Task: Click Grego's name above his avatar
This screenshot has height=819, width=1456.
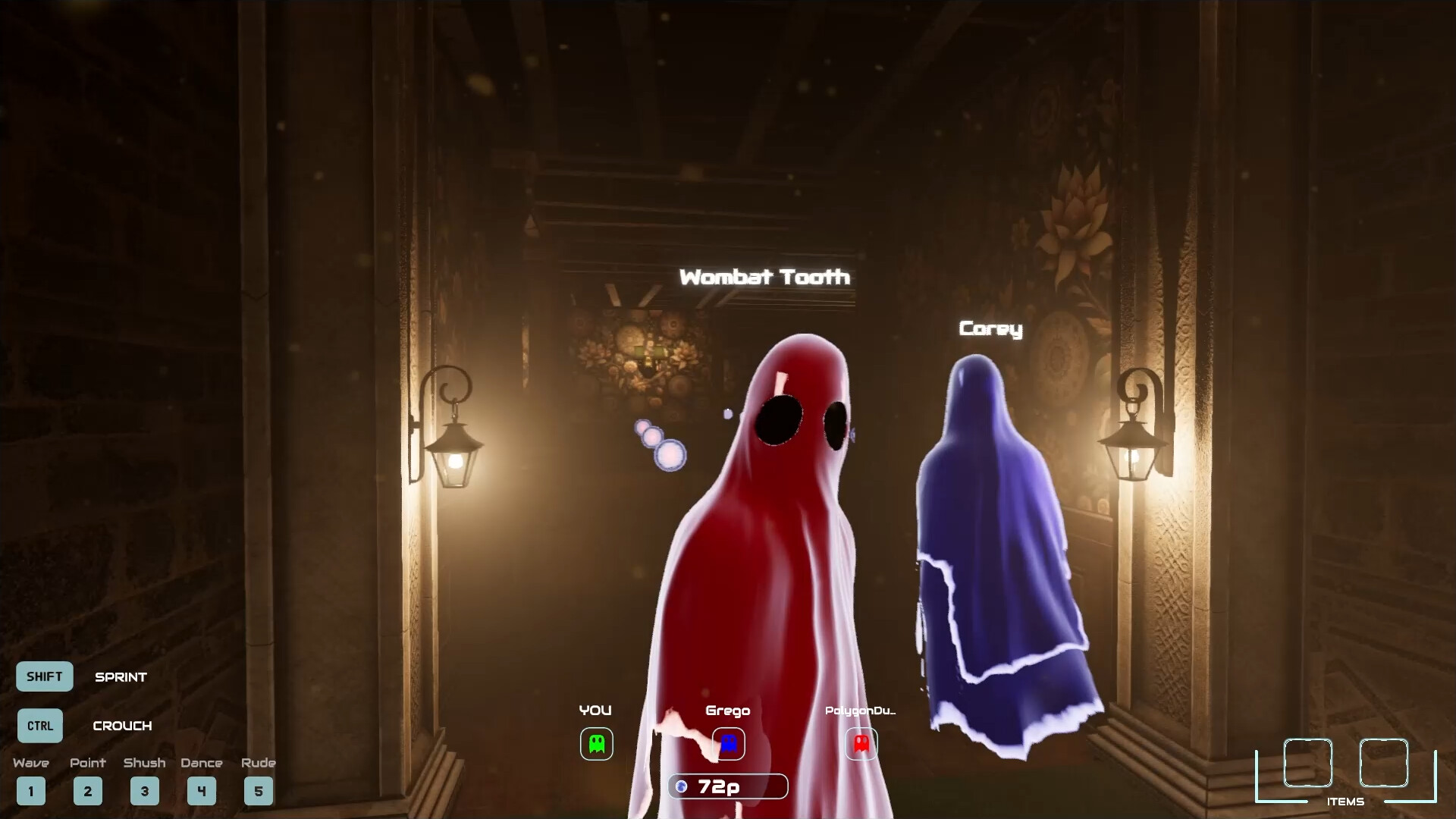Action: [728, 711]
